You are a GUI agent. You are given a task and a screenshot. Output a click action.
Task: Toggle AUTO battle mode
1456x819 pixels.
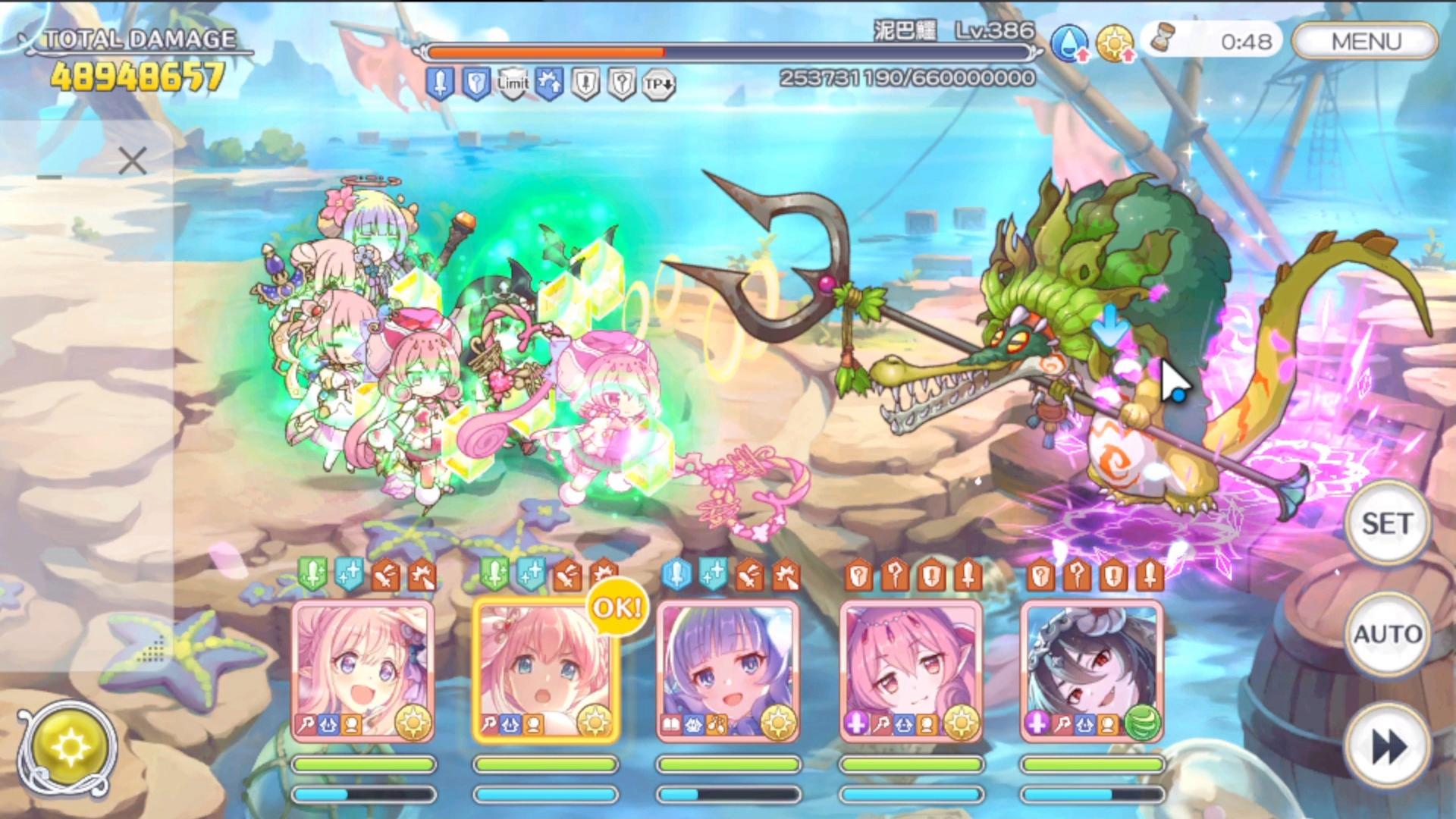click(1386, 633)
